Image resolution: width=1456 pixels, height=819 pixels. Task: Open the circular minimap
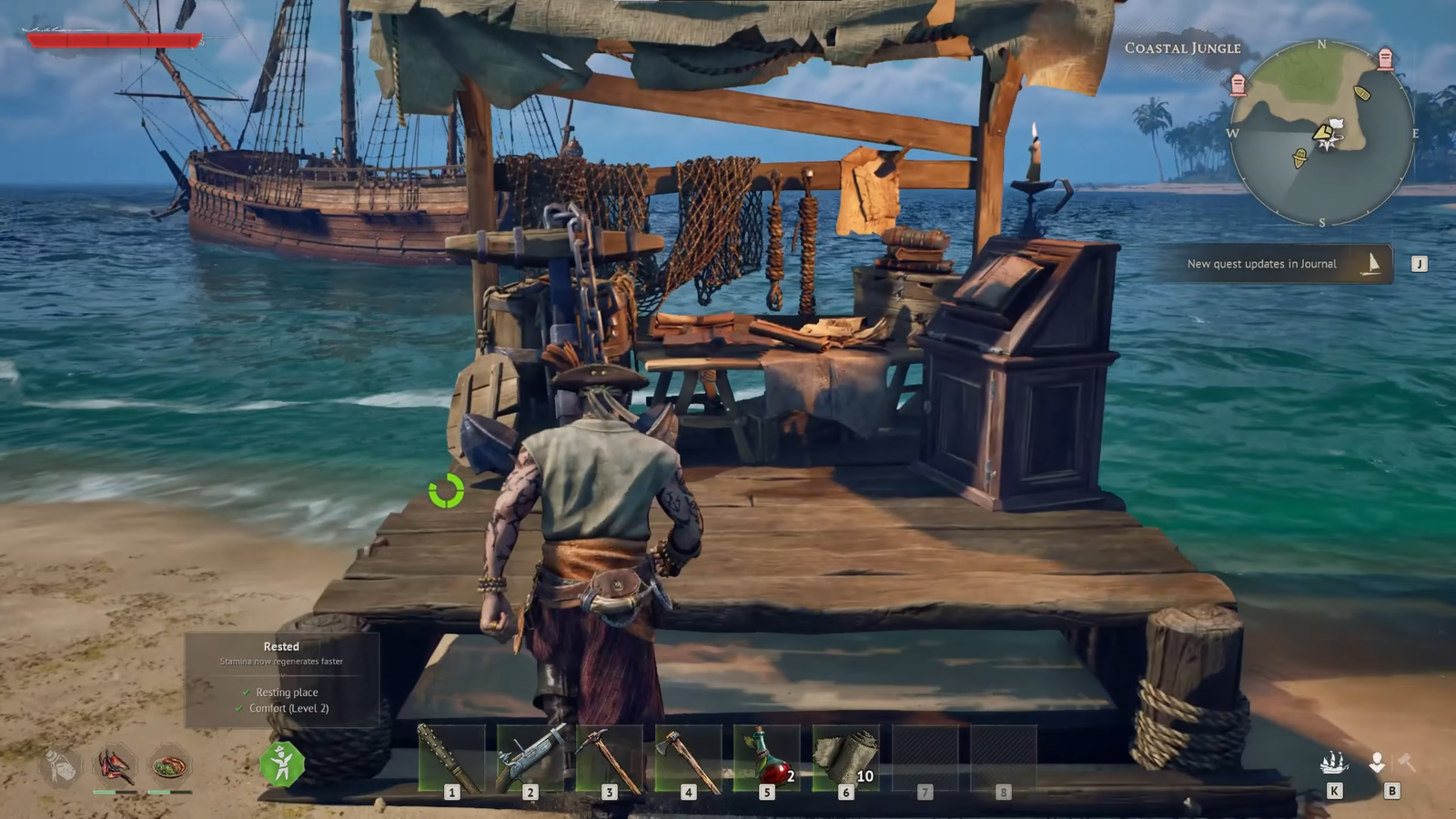click(1321, 133)
